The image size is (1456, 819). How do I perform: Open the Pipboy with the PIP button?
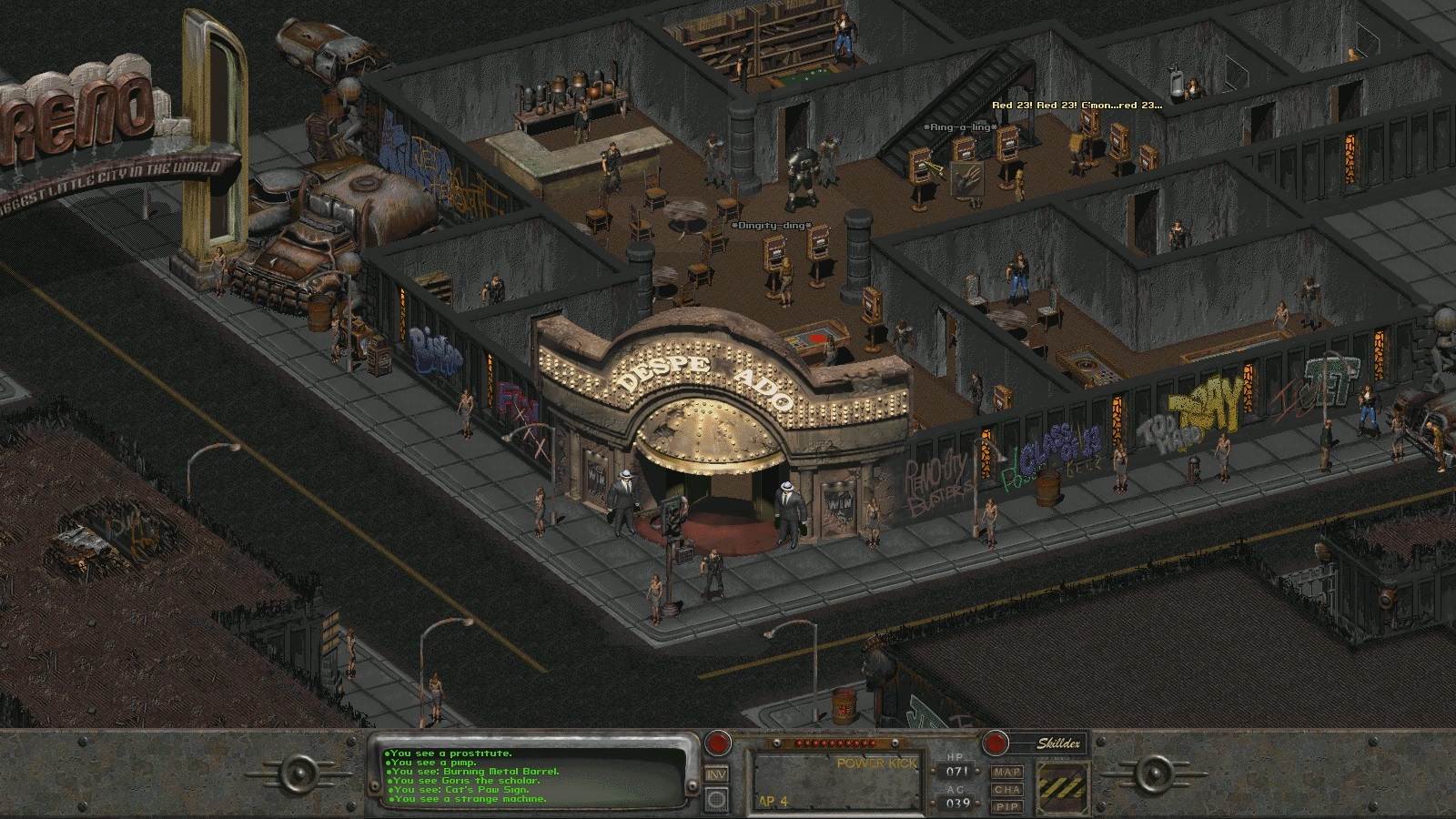click(x=1008, y=804)
